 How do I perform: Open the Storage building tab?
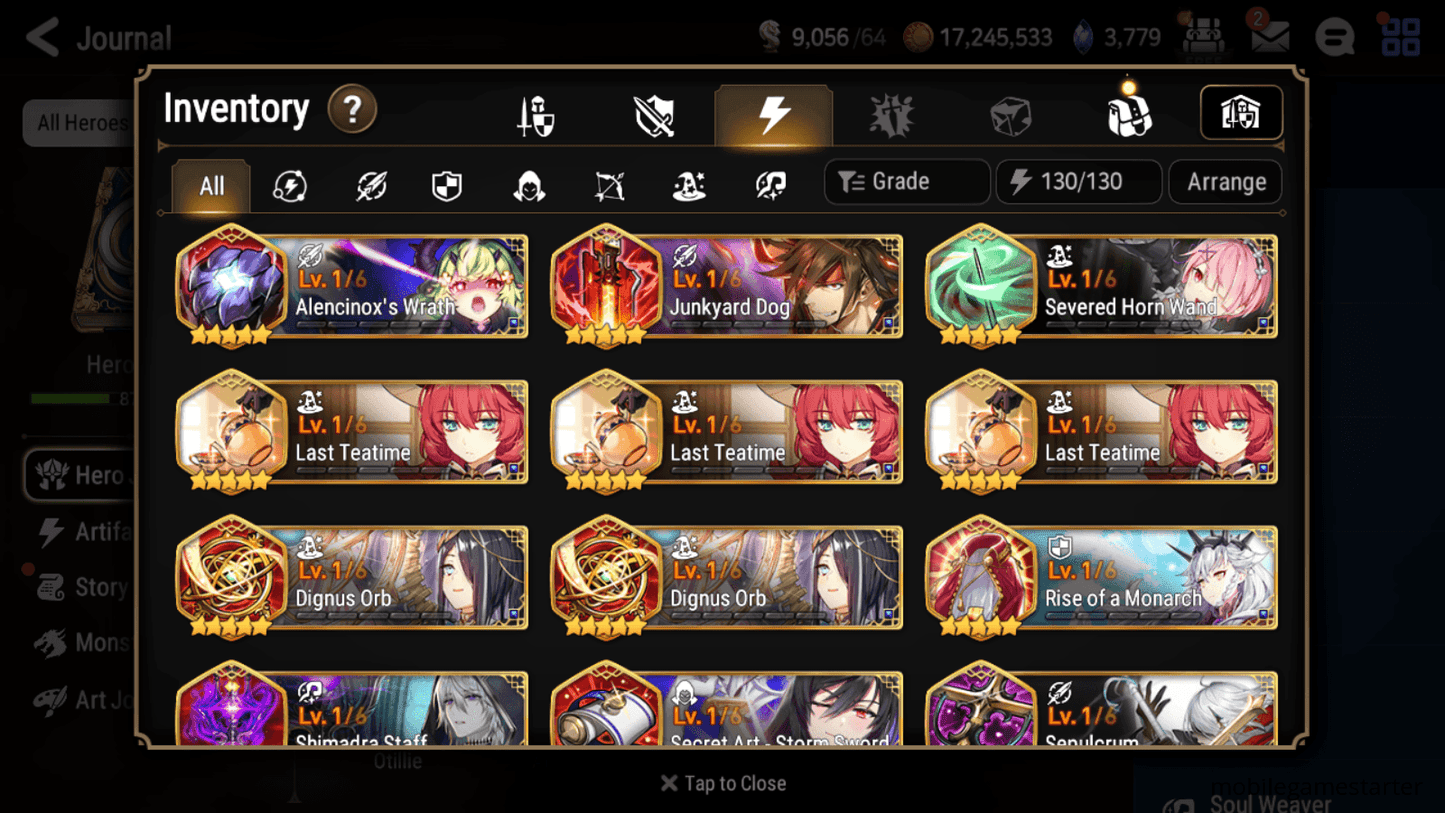point(1241,113)
